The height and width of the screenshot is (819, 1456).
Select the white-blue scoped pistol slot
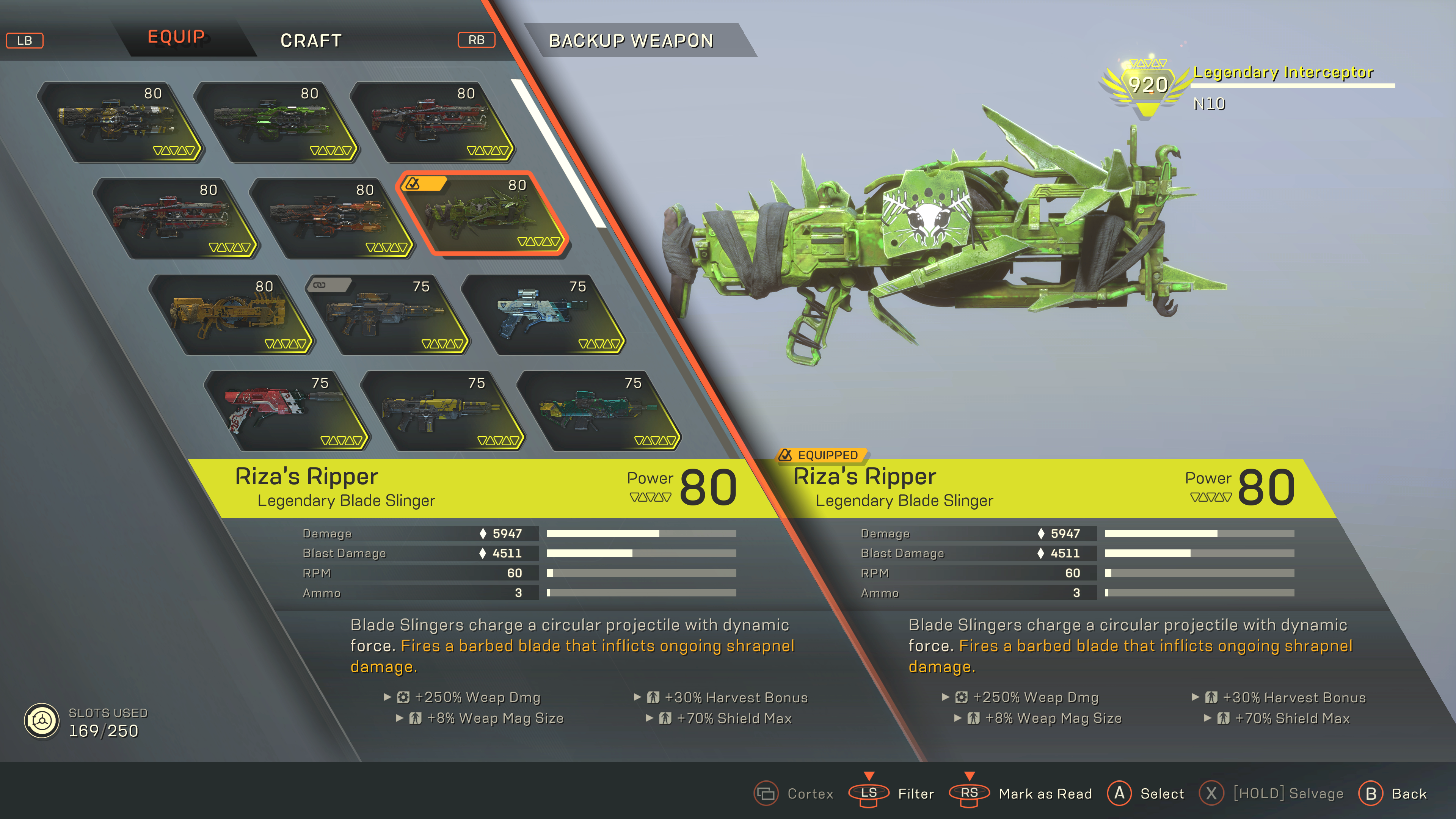(544, 315)
